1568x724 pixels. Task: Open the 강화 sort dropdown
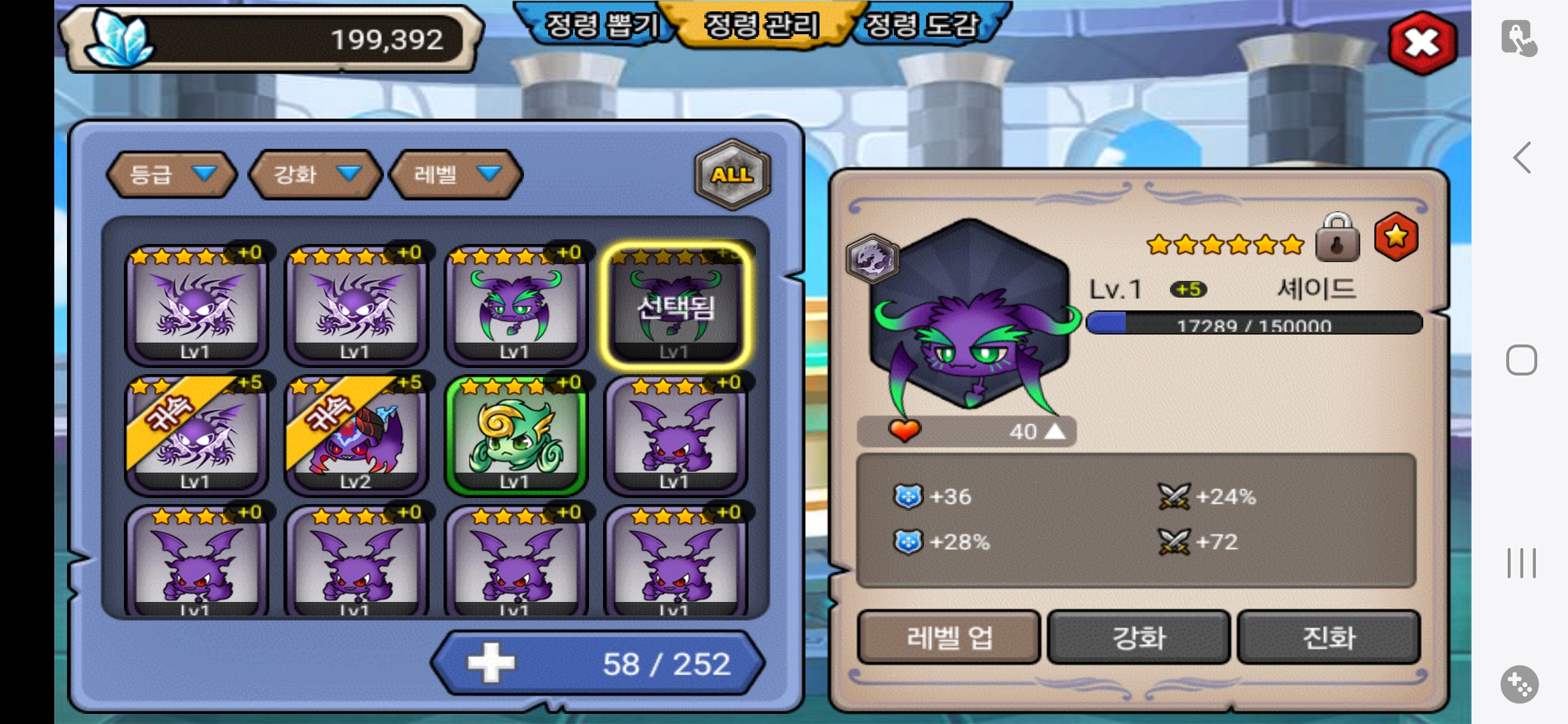click(315, 174)
